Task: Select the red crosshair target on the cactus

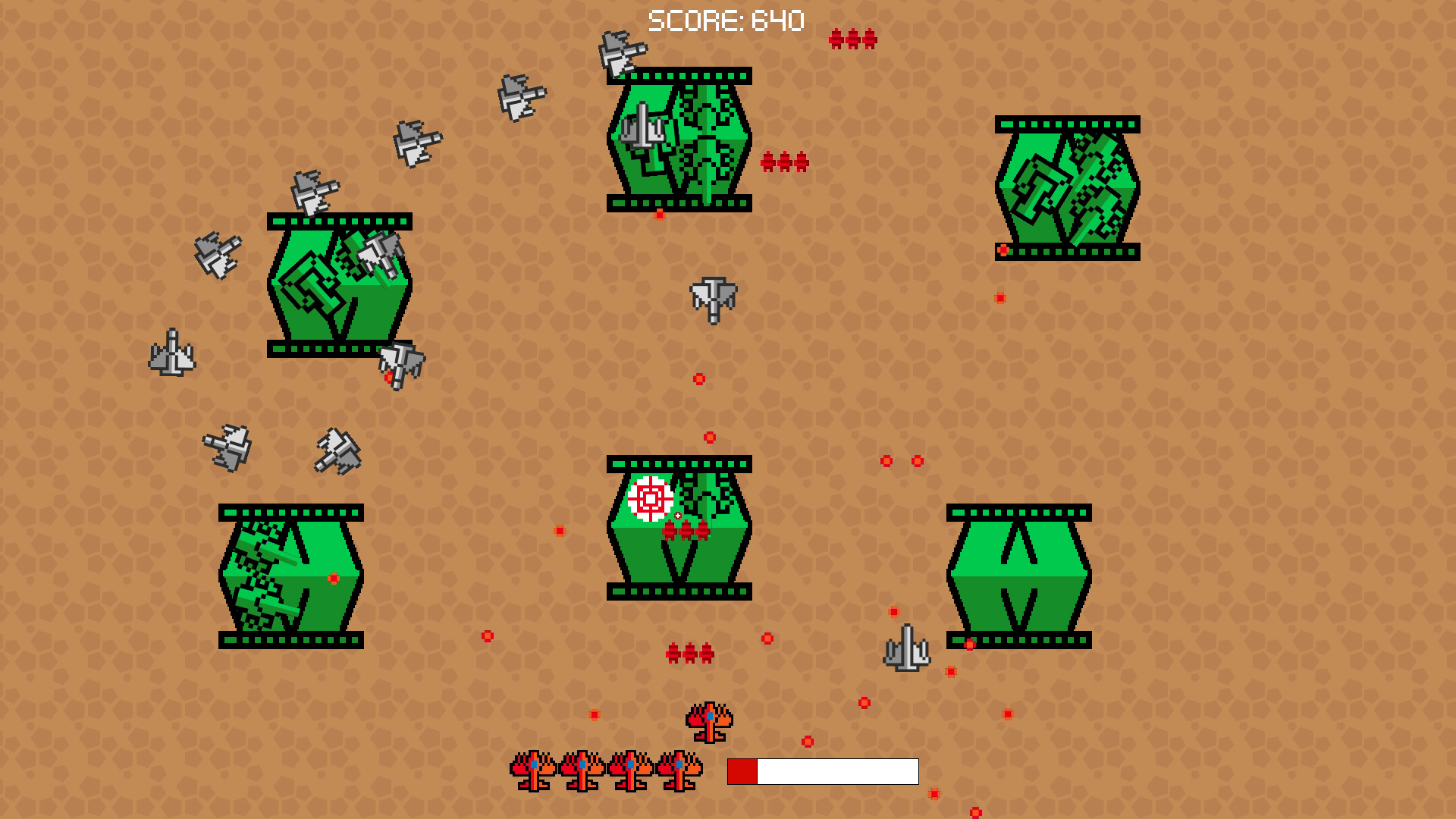Action: 648,500
